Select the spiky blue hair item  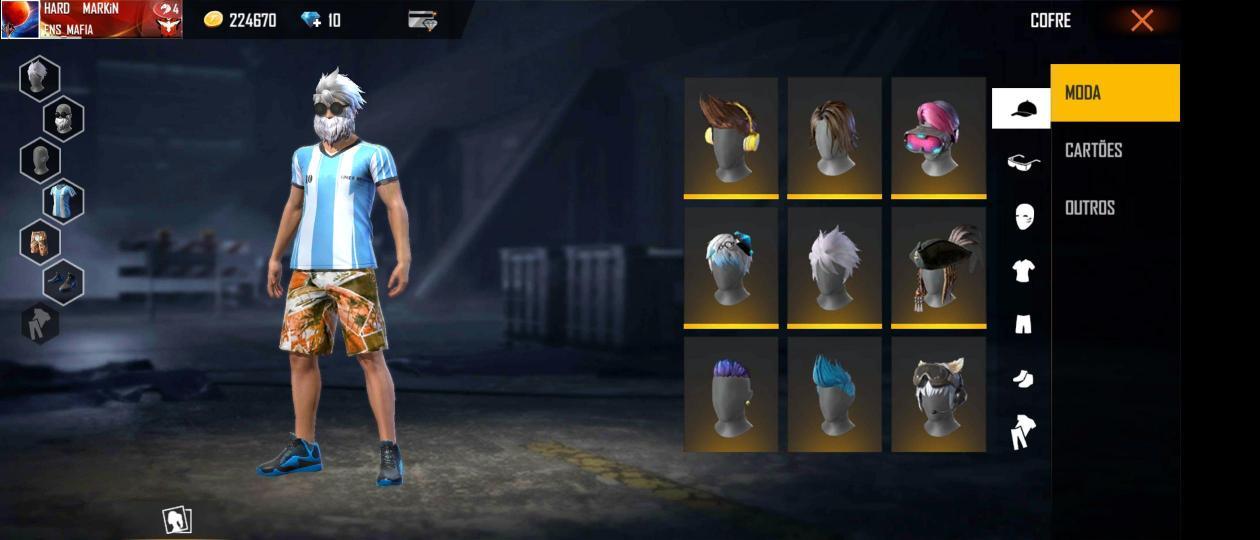coord(834,394)
